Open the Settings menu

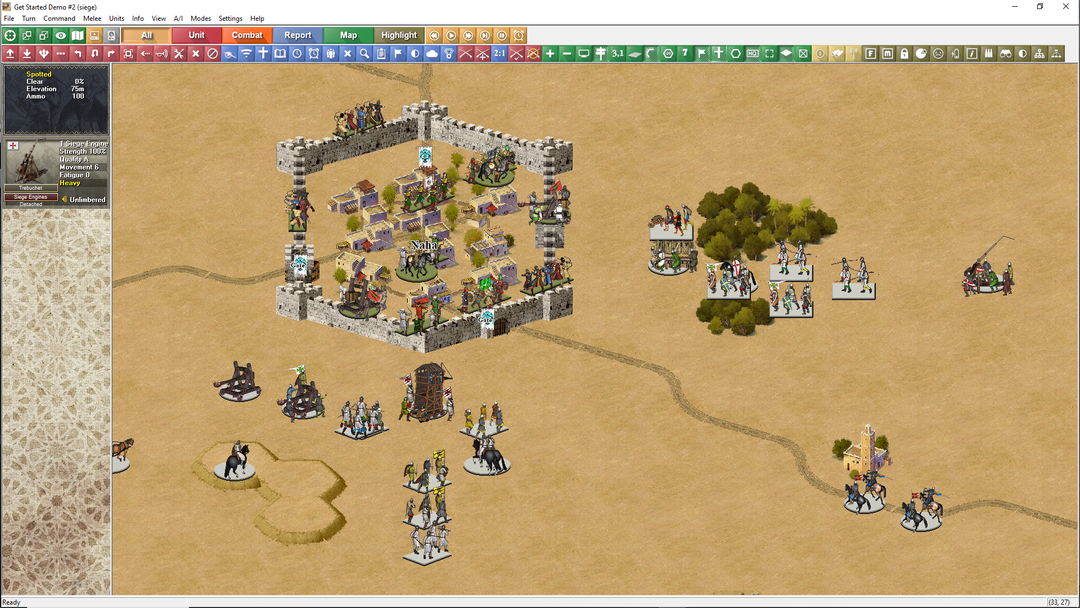click(230, 18)
